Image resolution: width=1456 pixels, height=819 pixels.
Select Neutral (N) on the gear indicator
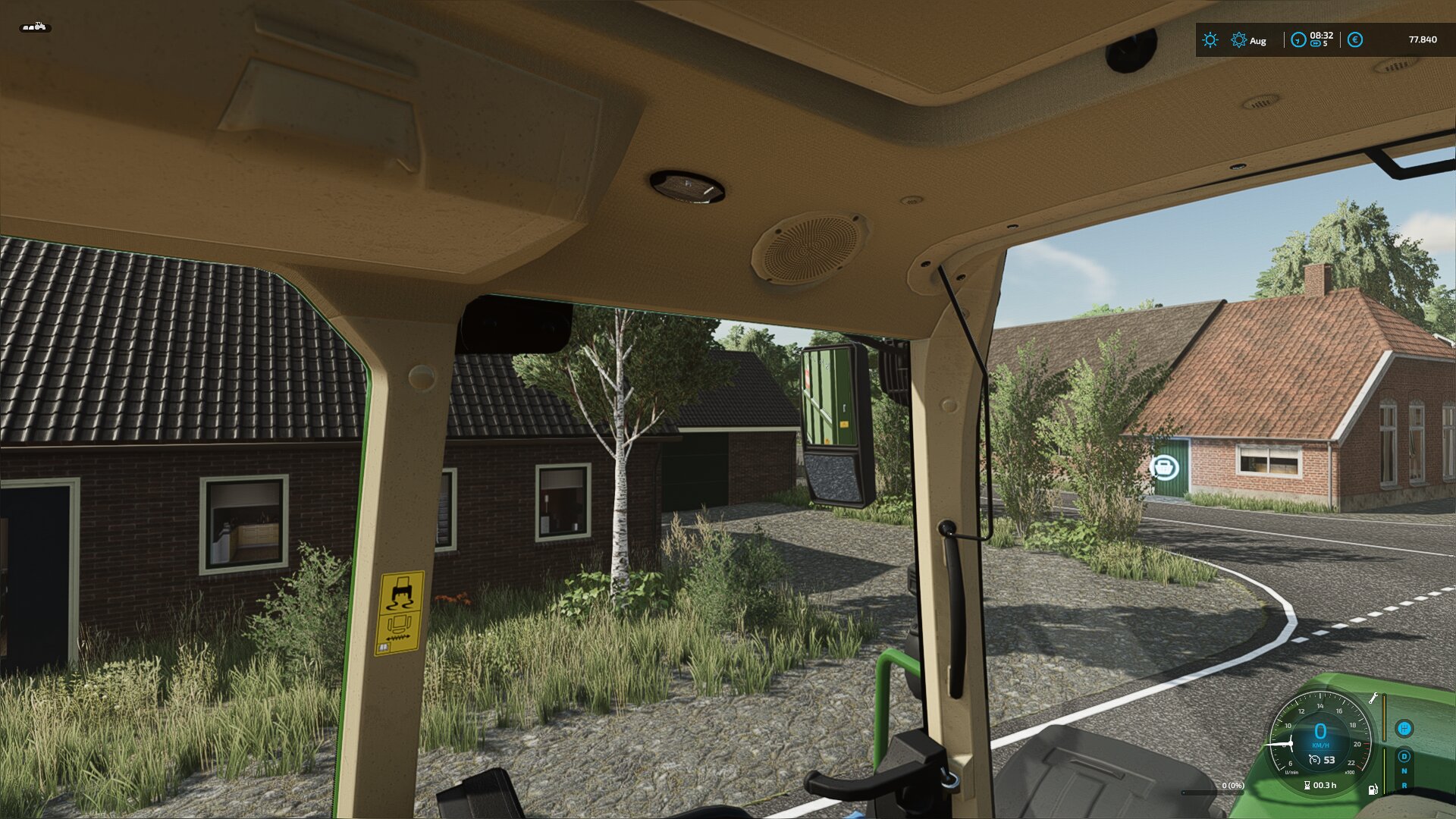1404,771
